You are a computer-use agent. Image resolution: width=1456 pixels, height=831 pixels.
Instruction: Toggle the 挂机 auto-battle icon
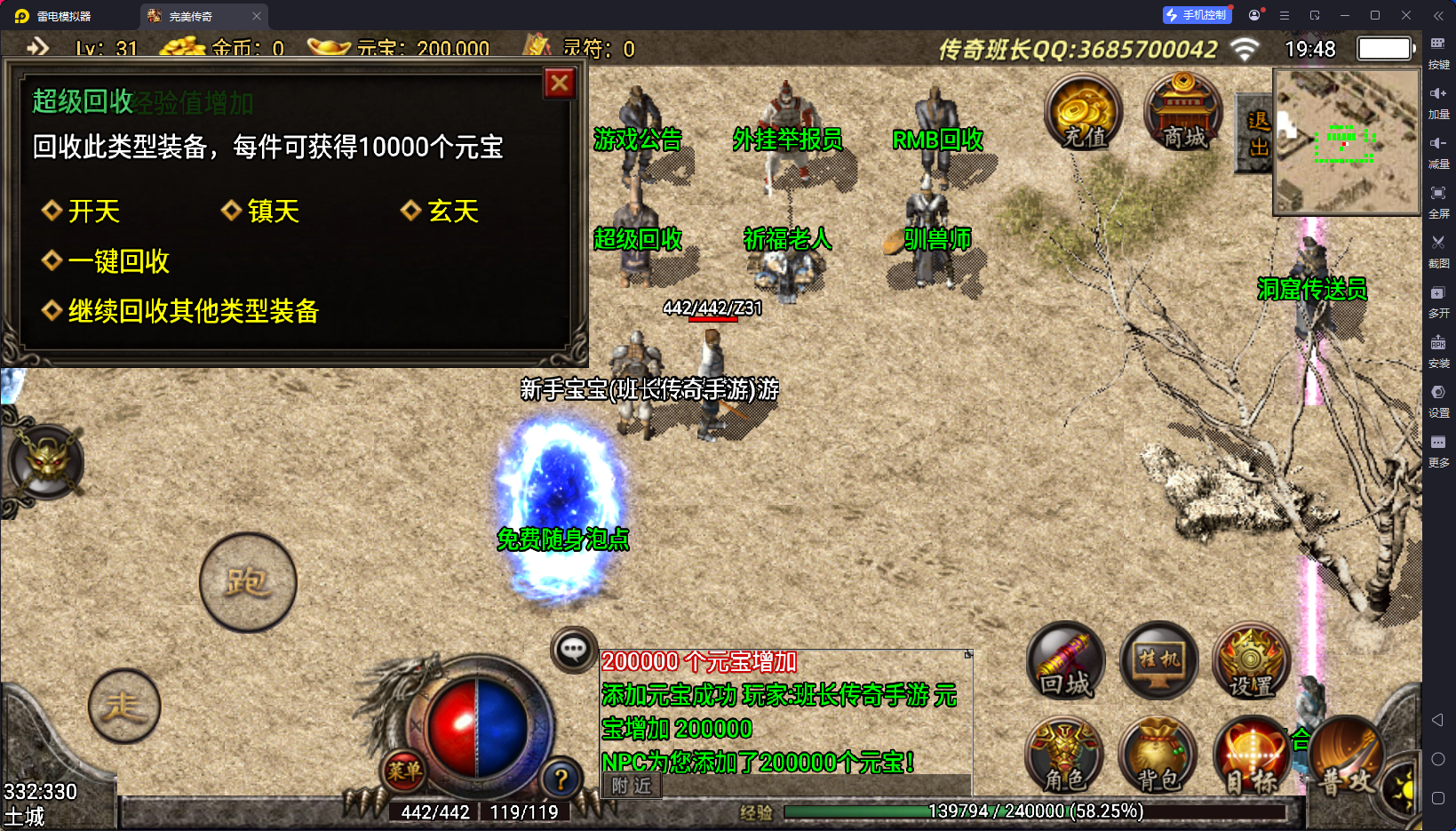(1158, 662)
